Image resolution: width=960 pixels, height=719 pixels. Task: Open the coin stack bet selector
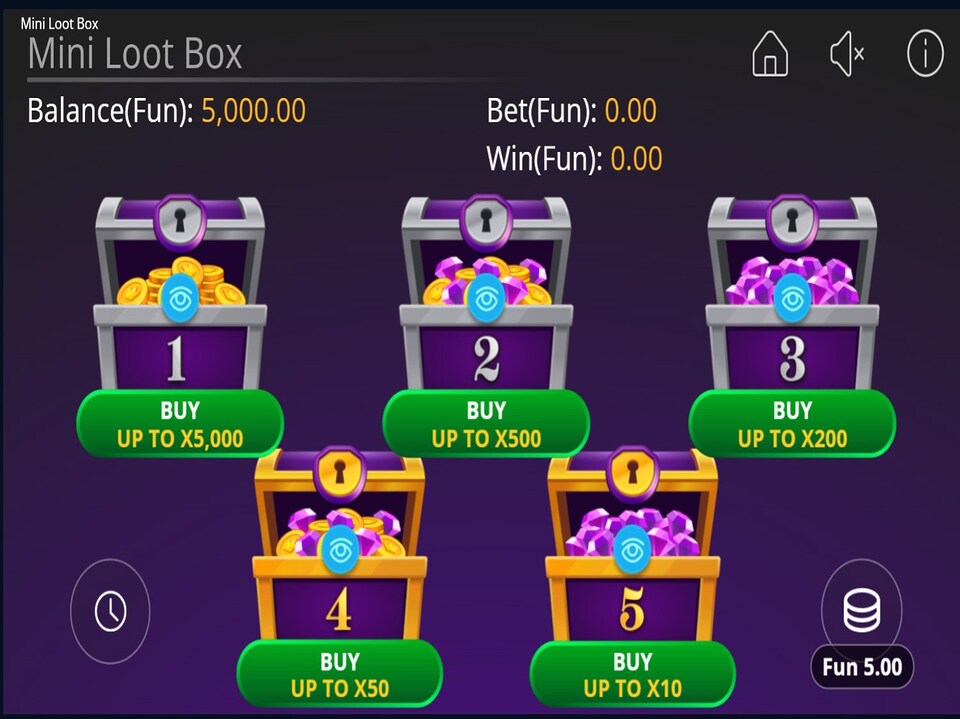point(861,610)
